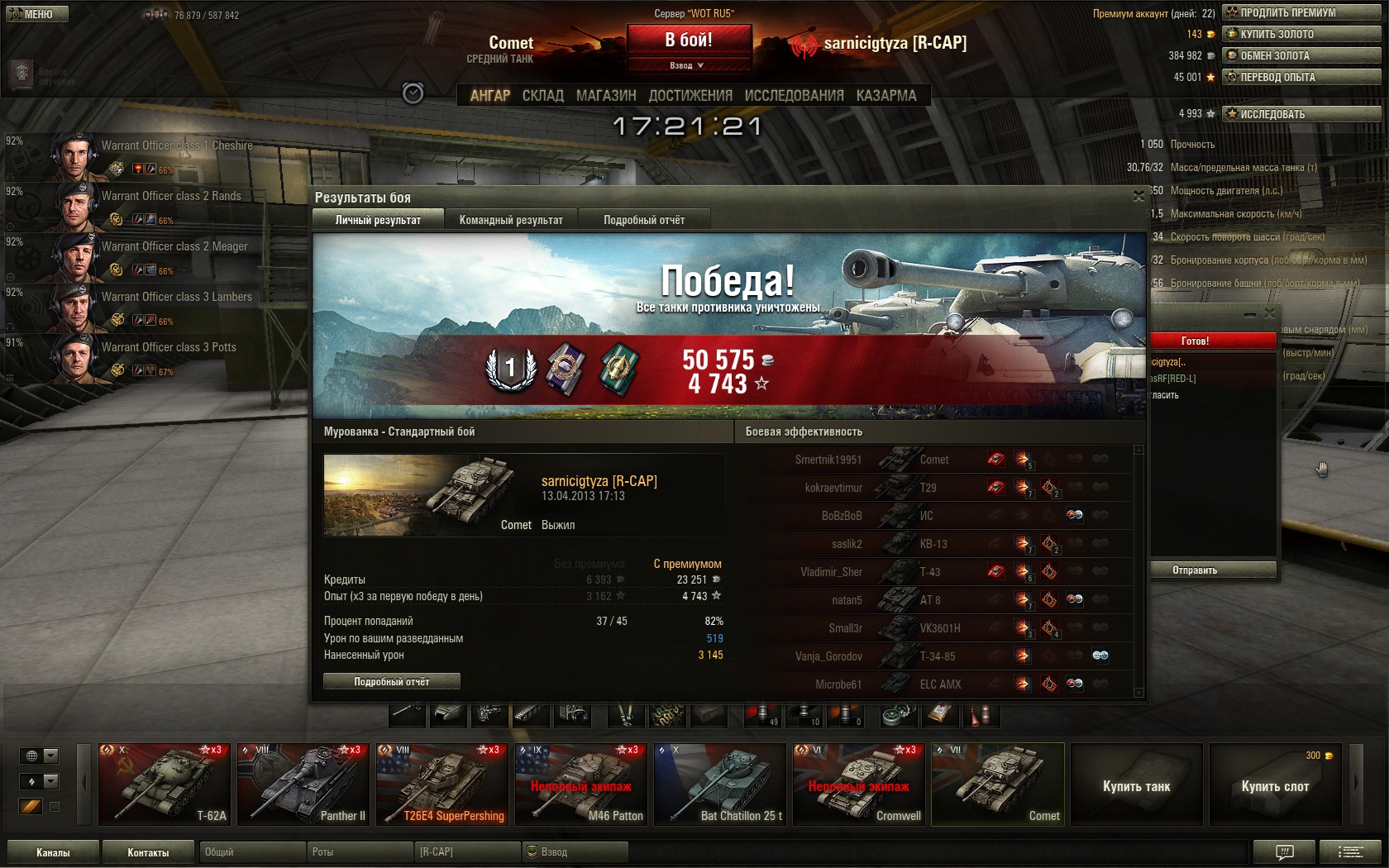Select the T-62A tank in carousel
1389x868 pixels.
tap(164, 785)
